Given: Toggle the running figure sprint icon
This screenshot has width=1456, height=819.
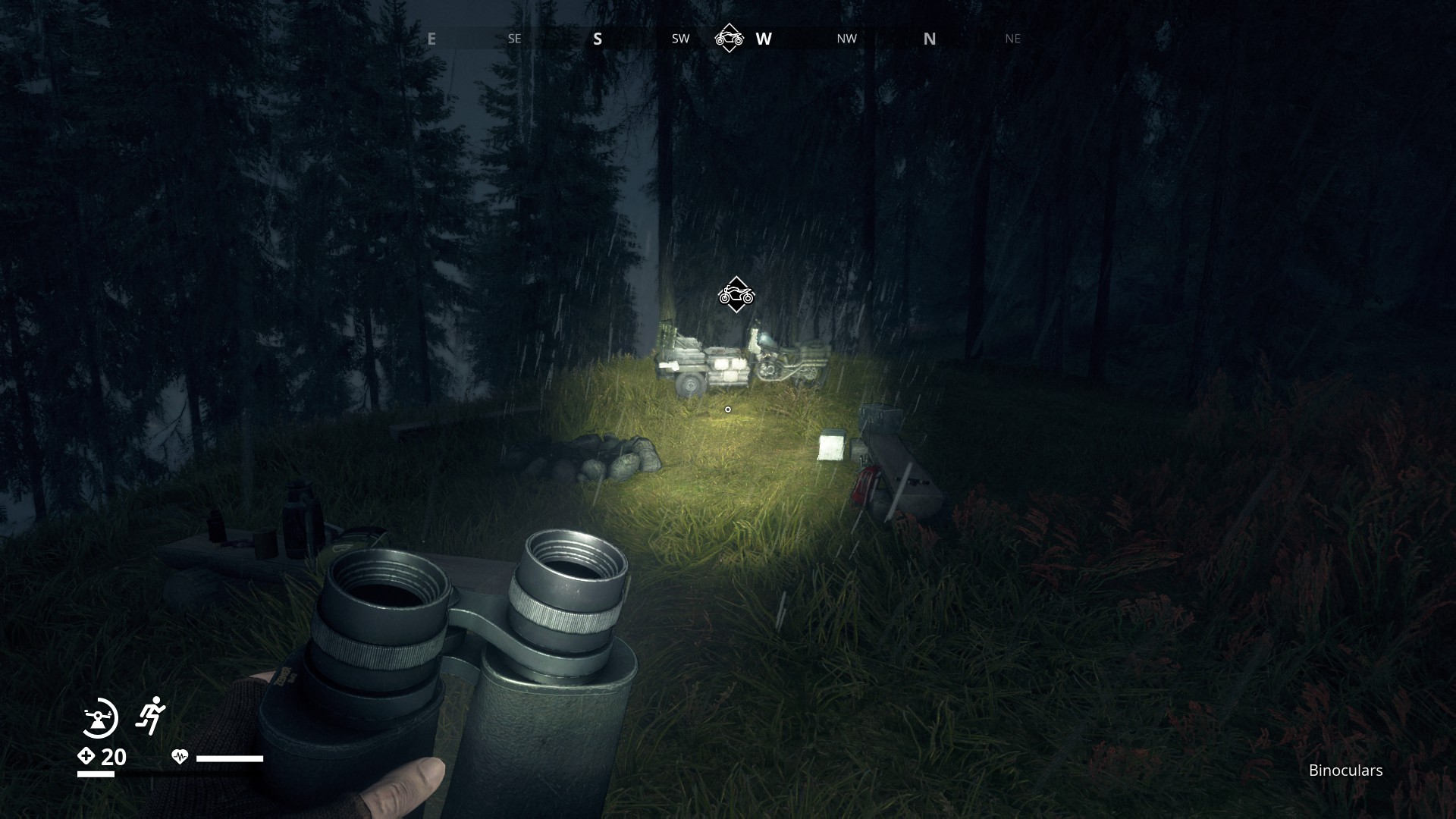Looking at the screenshot, I should click(x=150, y=715).
